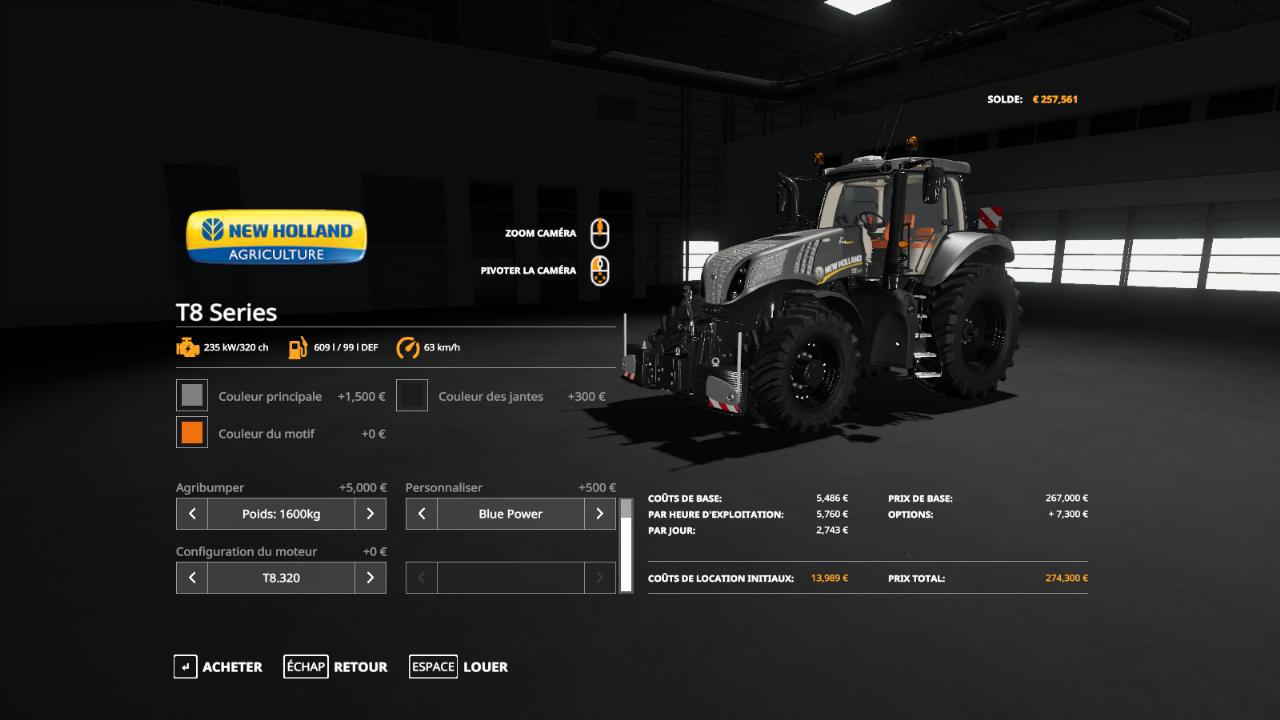Choose the Couleur des jantes swatch
This screenshot has height=720, width=1280.
[x=412, y=396]
